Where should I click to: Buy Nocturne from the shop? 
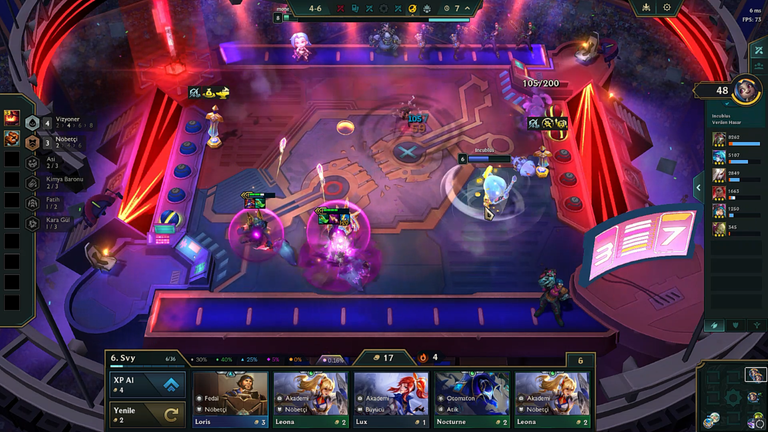[x=471, y=399]
